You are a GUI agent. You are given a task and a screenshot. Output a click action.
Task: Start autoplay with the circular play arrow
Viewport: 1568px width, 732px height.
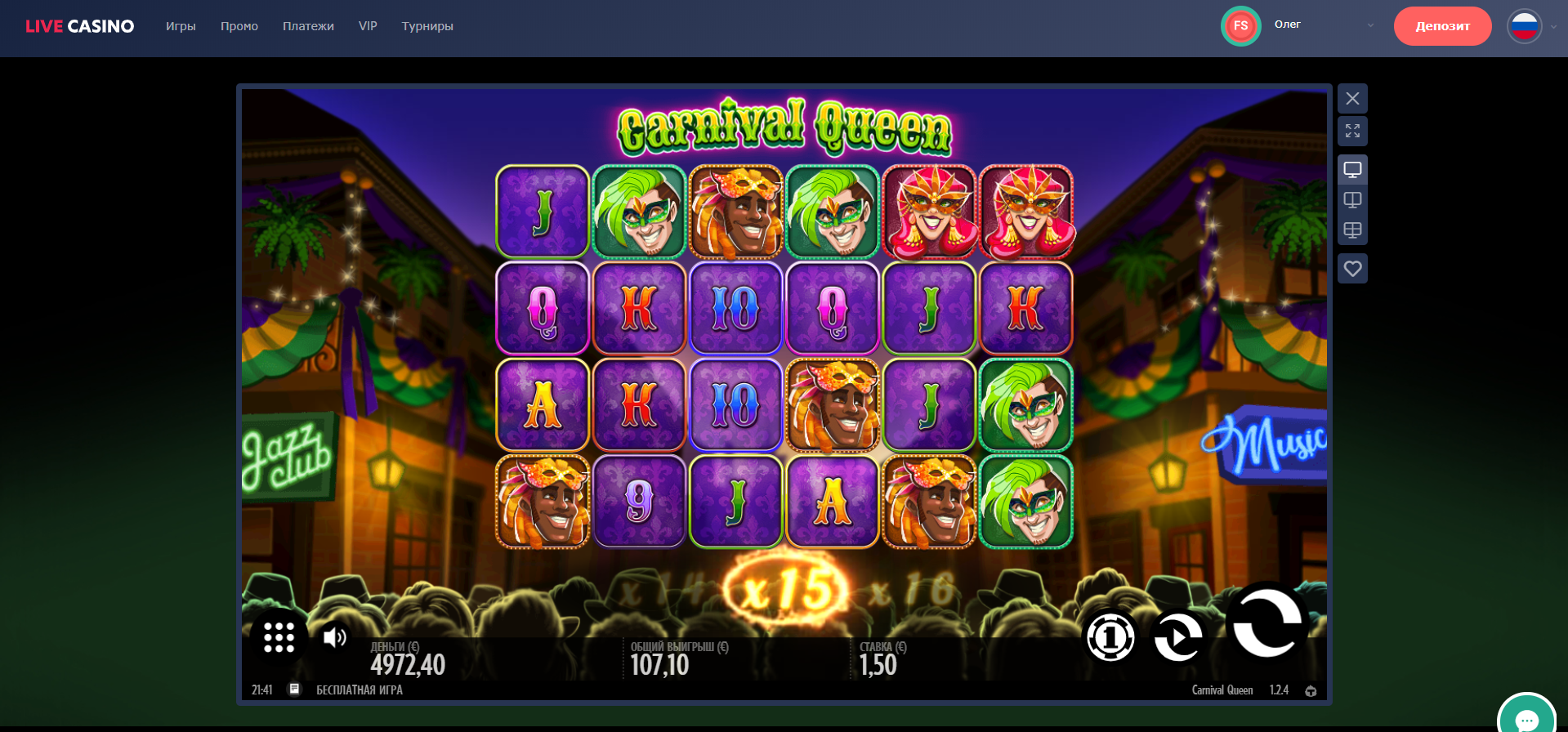click(x=1177, y=637)
